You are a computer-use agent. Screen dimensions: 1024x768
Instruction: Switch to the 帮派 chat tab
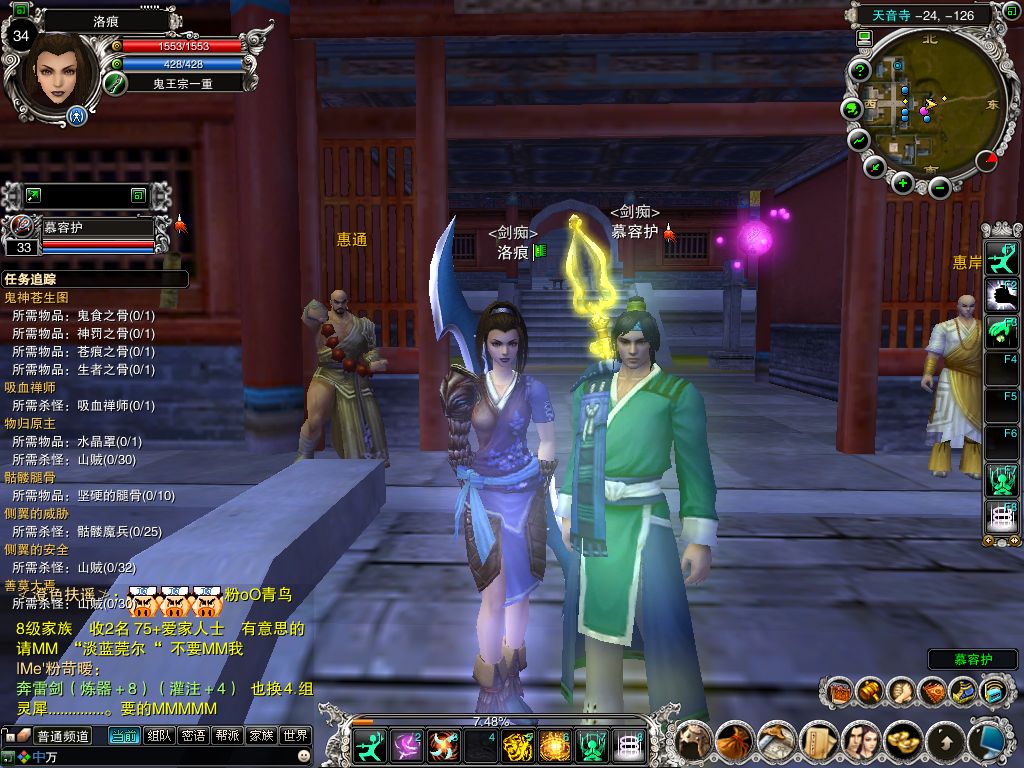[x=227, y=736]
